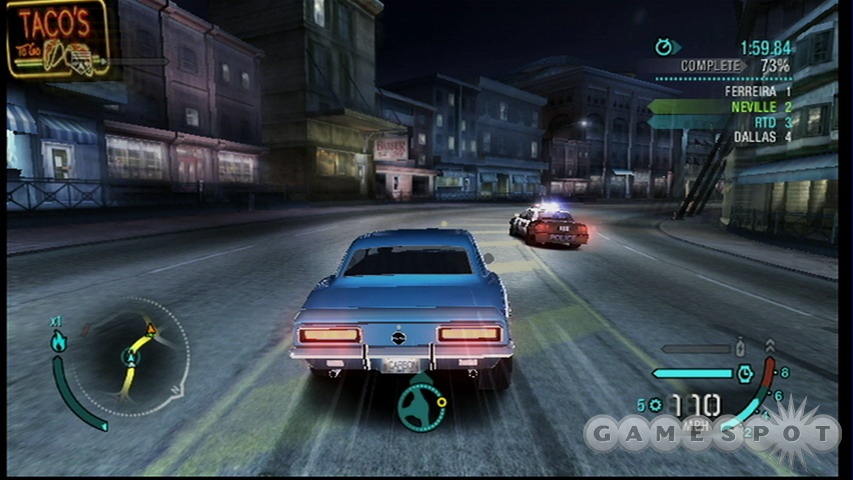
Task: Click the gear icon next to the speedometer
Action: (656, 405)
